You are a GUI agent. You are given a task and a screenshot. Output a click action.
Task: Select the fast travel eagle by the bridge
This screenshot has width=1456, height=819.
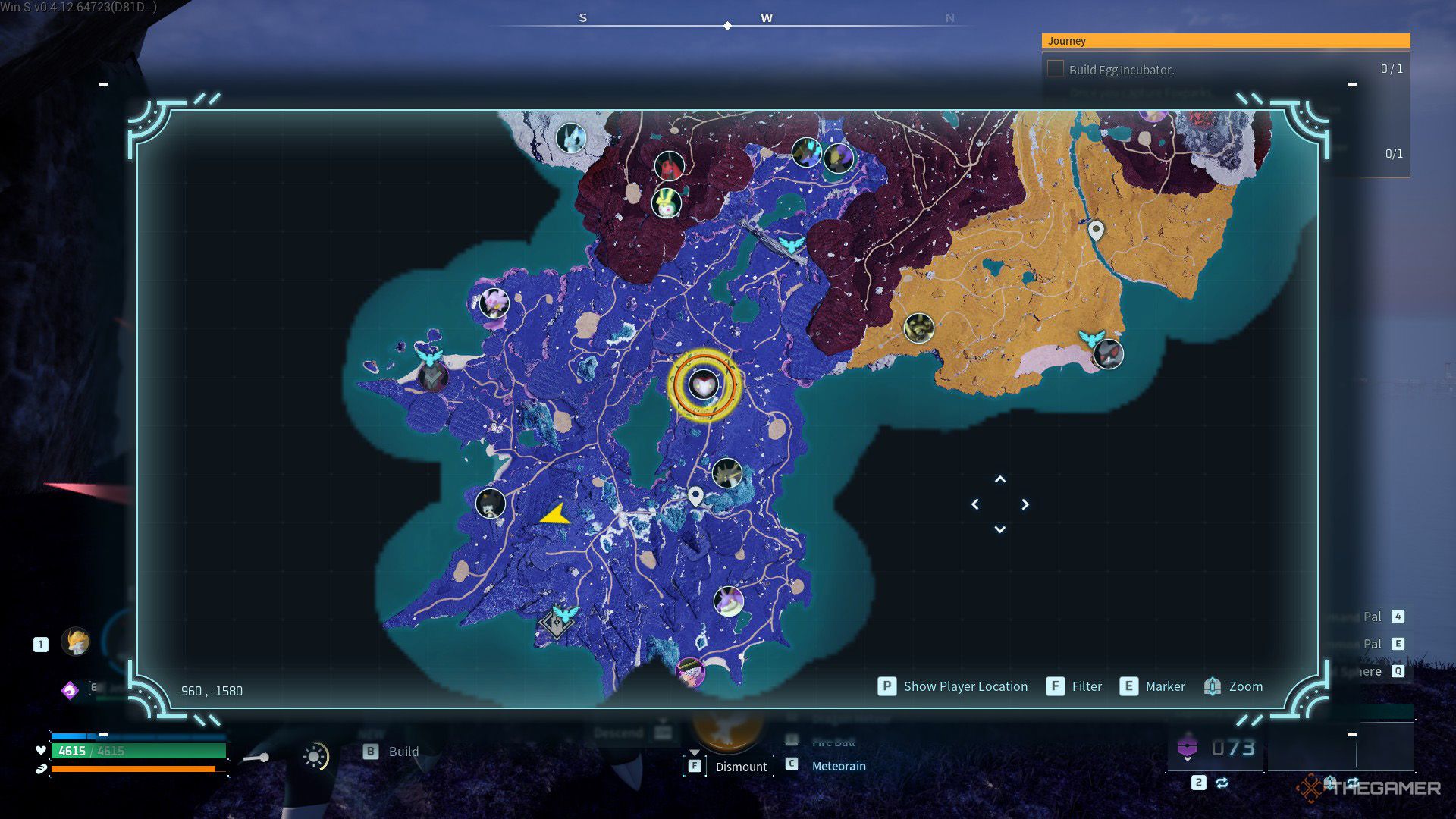[790, 244]
